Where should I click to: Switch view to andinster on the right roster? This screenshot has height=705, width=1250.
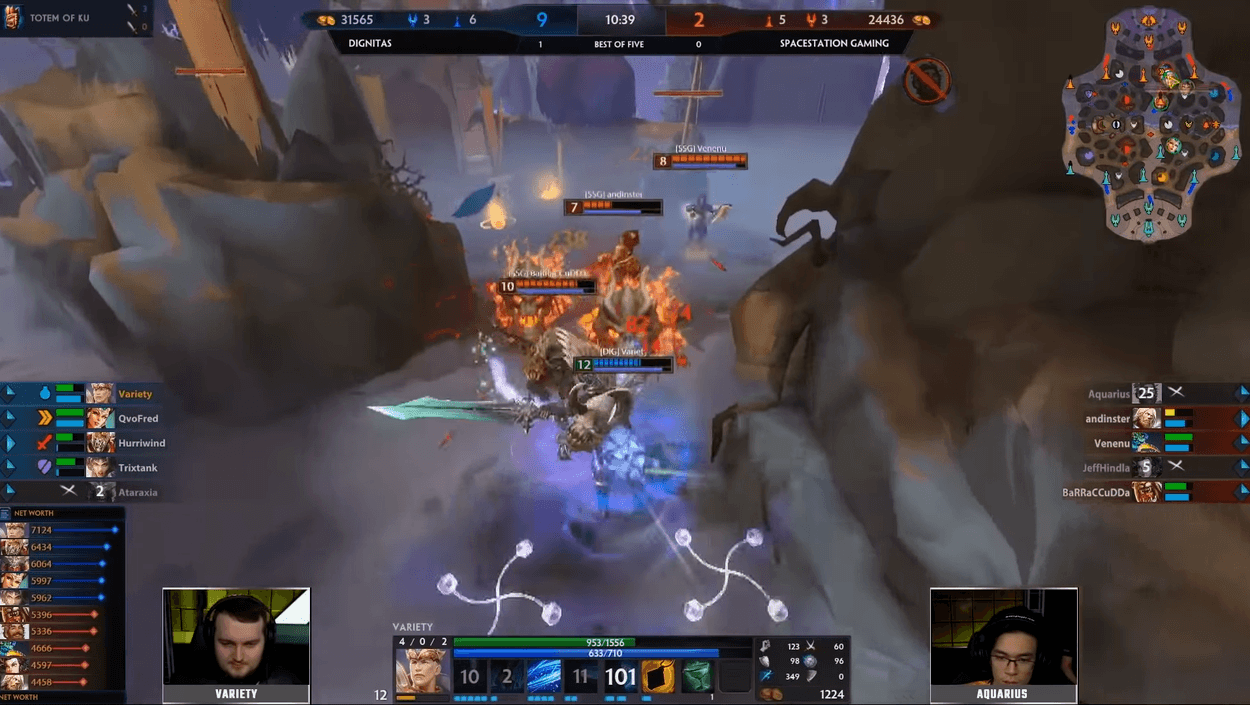tap(1107, 419)
